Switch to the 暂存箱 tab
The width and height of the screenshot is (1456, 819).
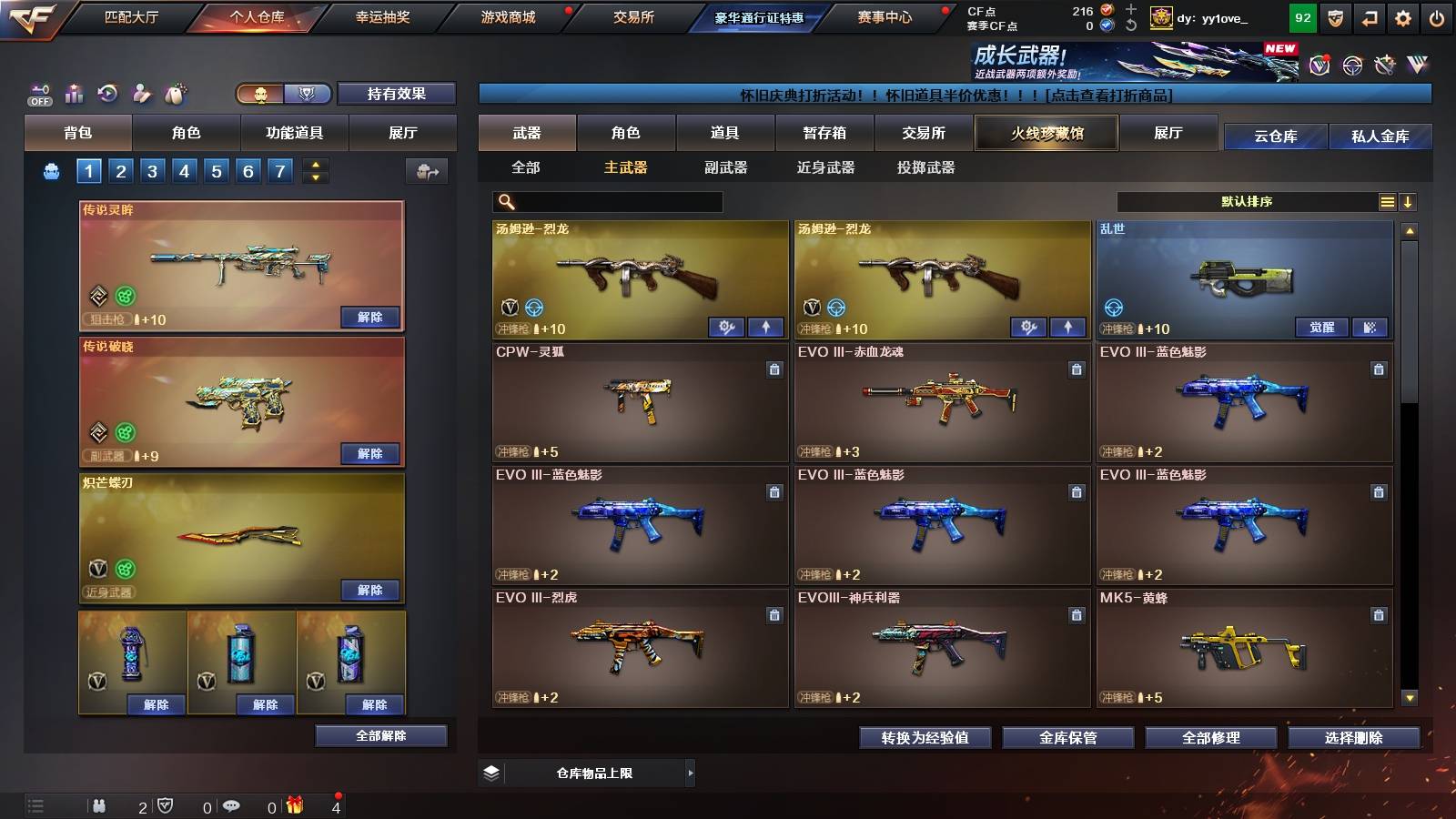click(x=824, y=133)
